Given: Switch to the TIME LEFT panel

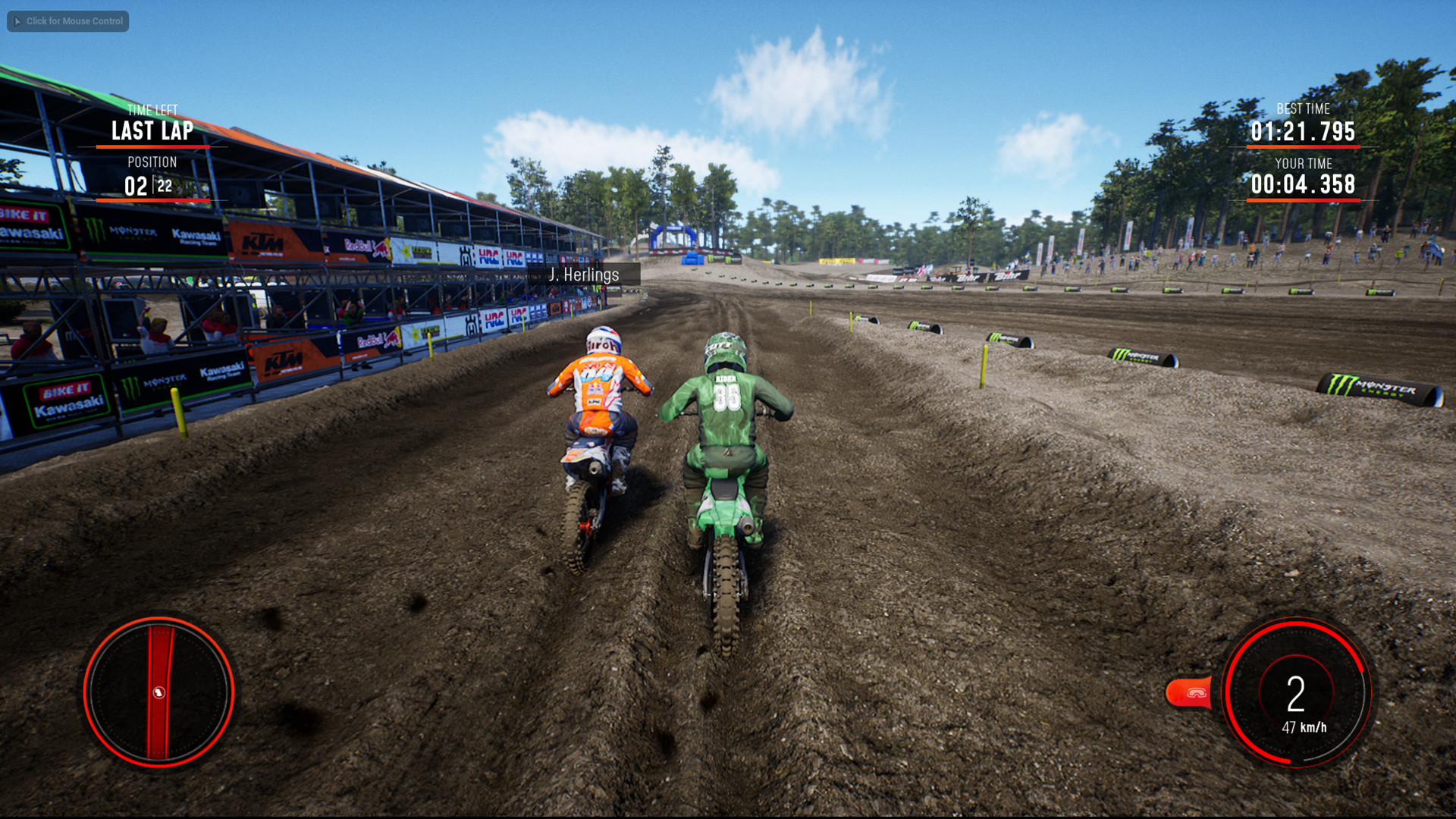Looking at the screenshot, I should [152, 109].
